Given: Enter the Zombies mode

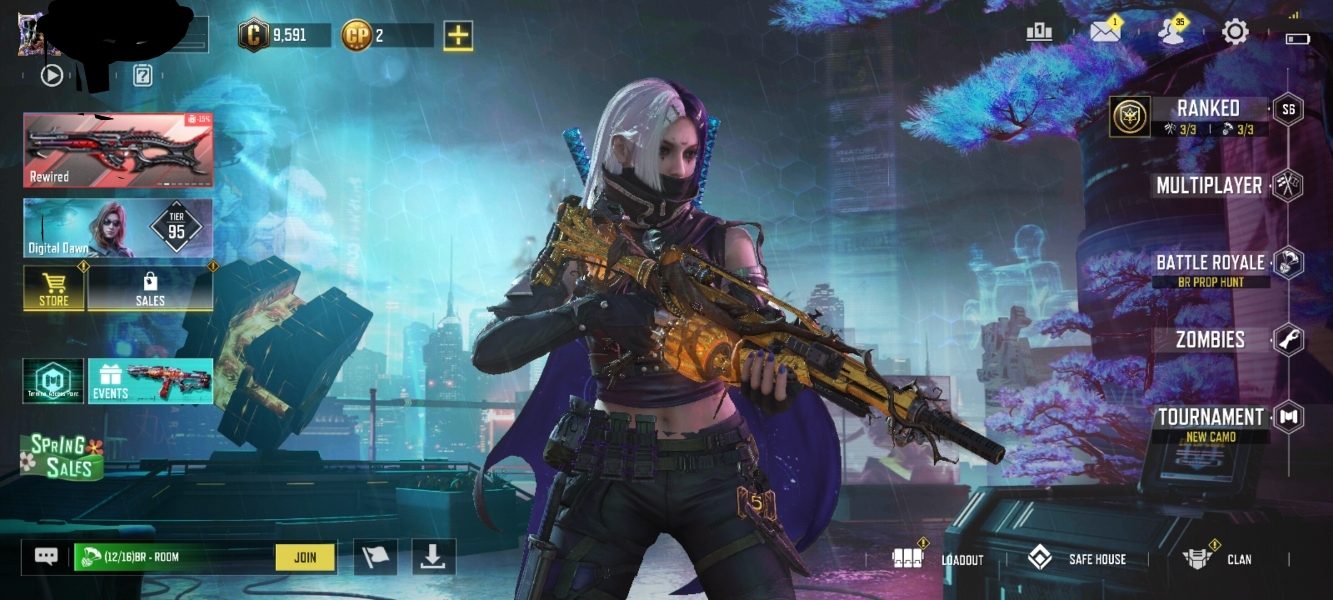Looking at the screenshot, I should tap(1210, 340).
